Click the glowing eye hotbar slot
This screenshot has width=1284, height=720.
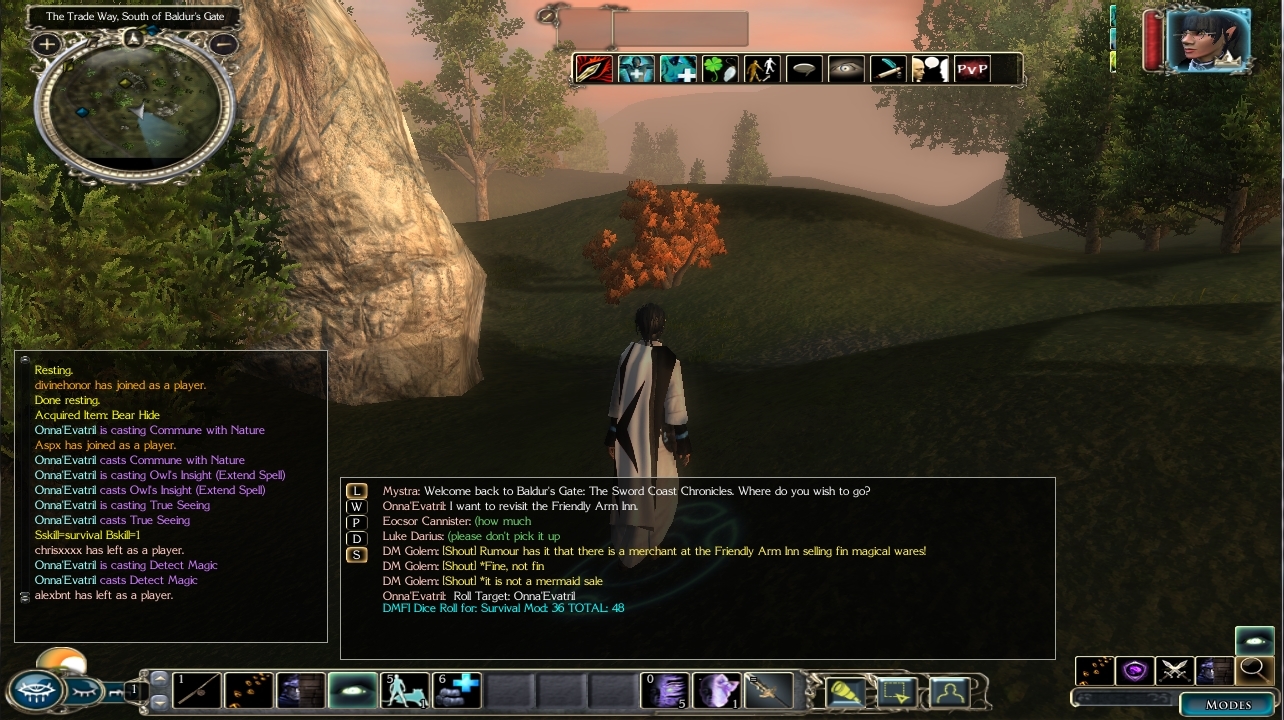(353, 690)
